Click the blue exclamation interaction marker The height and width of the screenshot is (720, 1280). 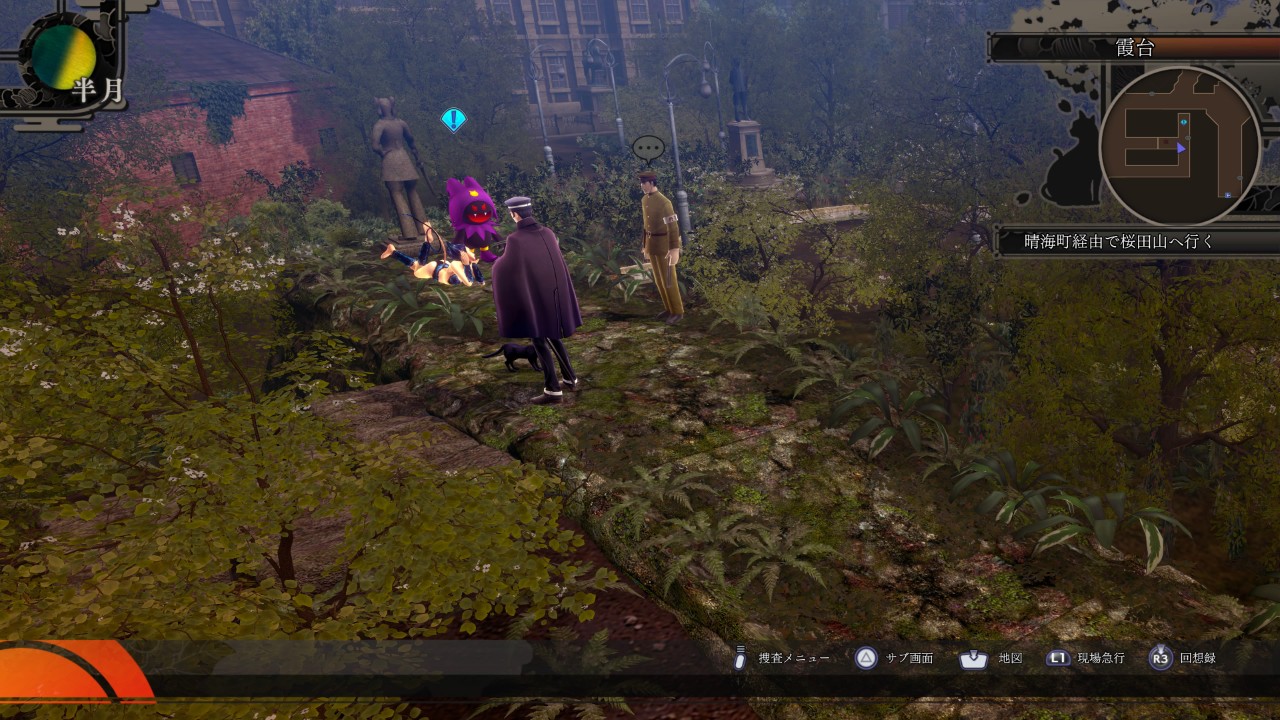(454, 120)
